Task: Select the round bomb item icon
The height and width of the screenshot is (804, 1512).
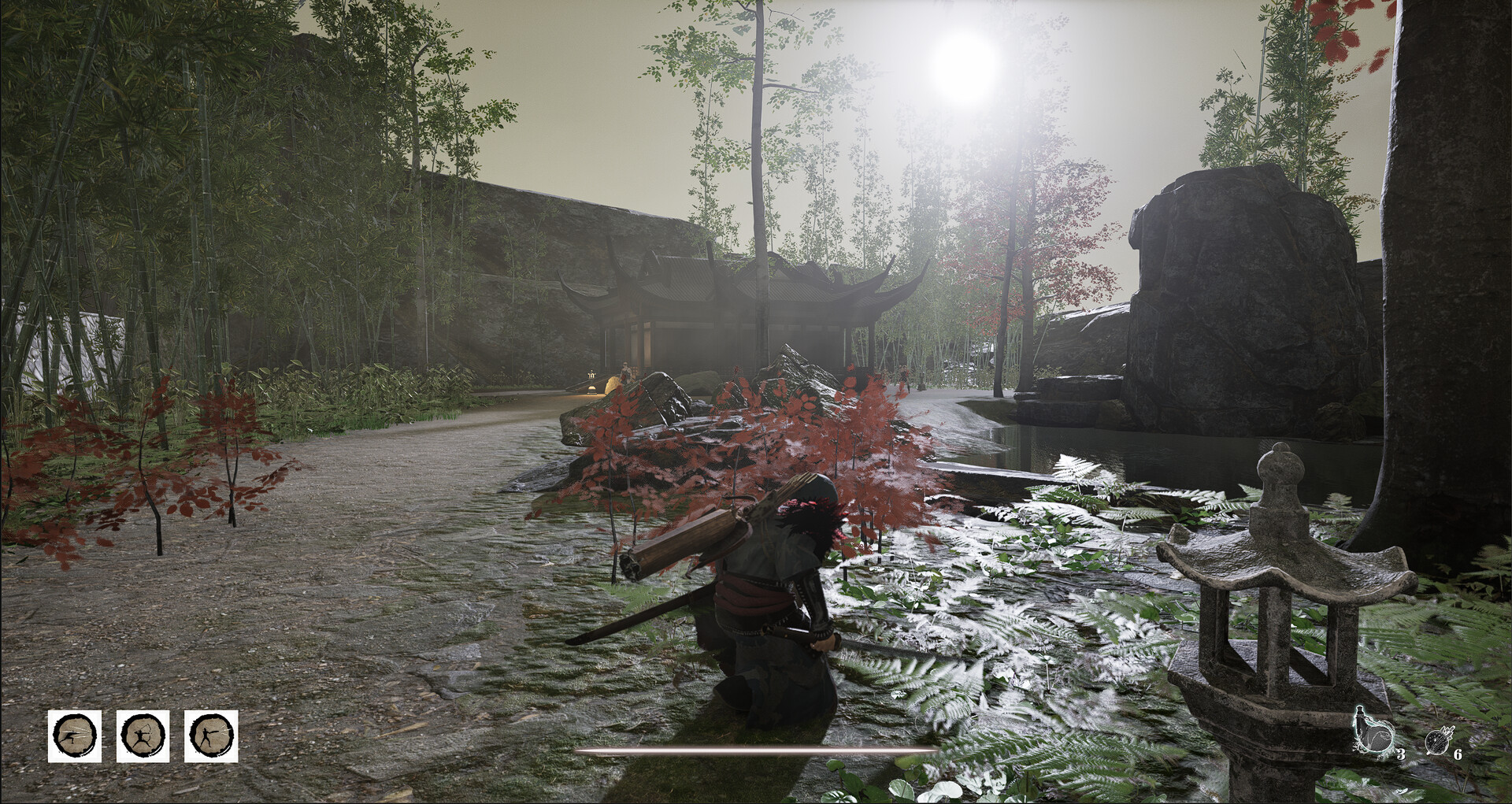Action: 1438,741
